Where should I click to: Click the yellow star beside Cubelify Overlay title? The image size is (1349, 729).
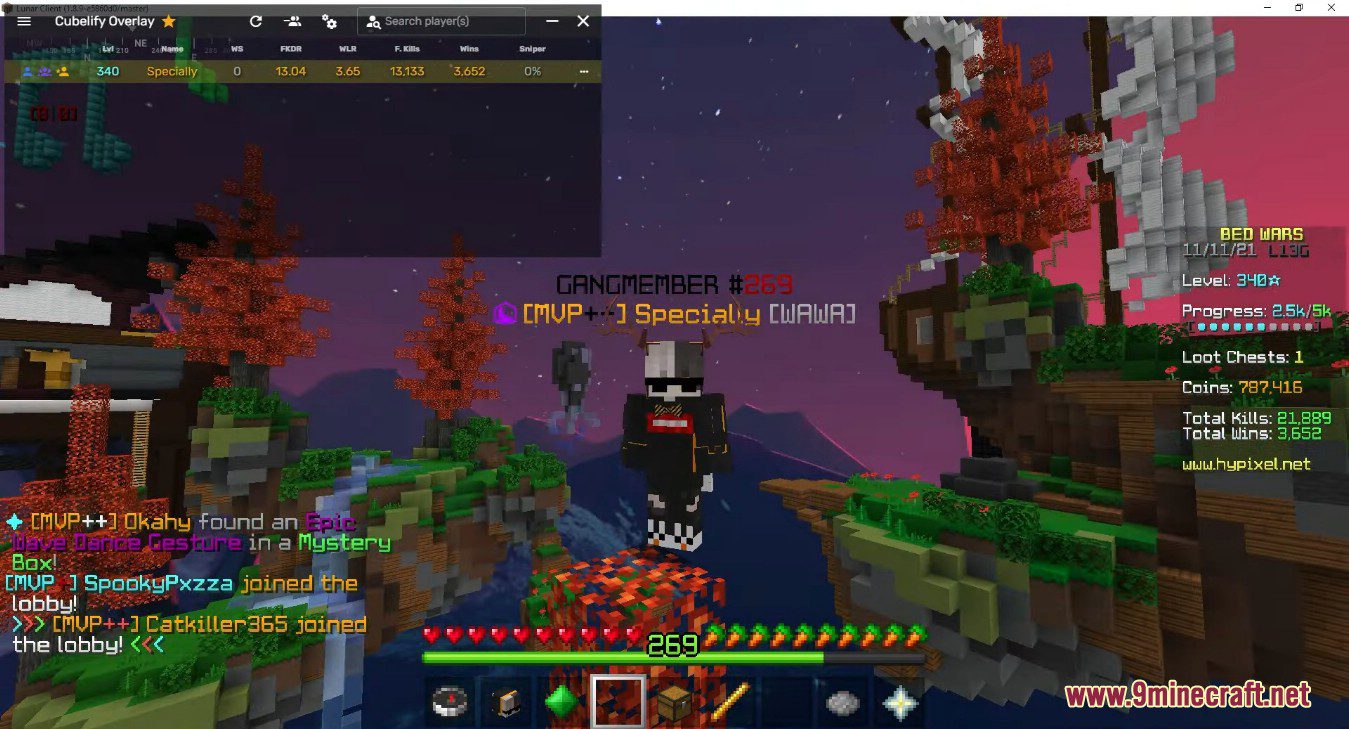click(x=168, y=20)
